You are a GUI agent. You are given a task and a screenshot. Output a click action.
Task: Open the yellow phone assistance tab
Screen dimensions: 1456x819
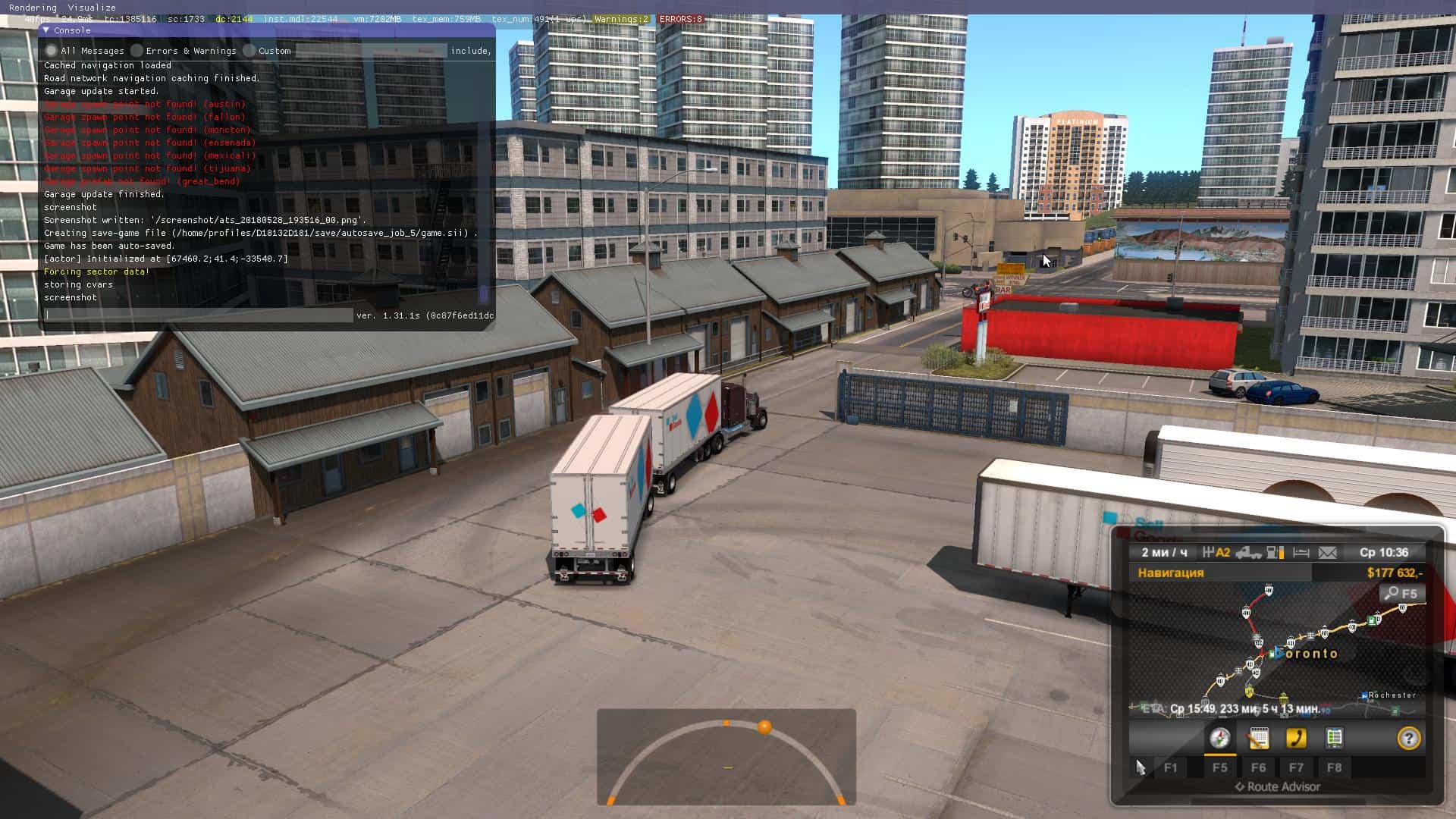point(1296,739)
